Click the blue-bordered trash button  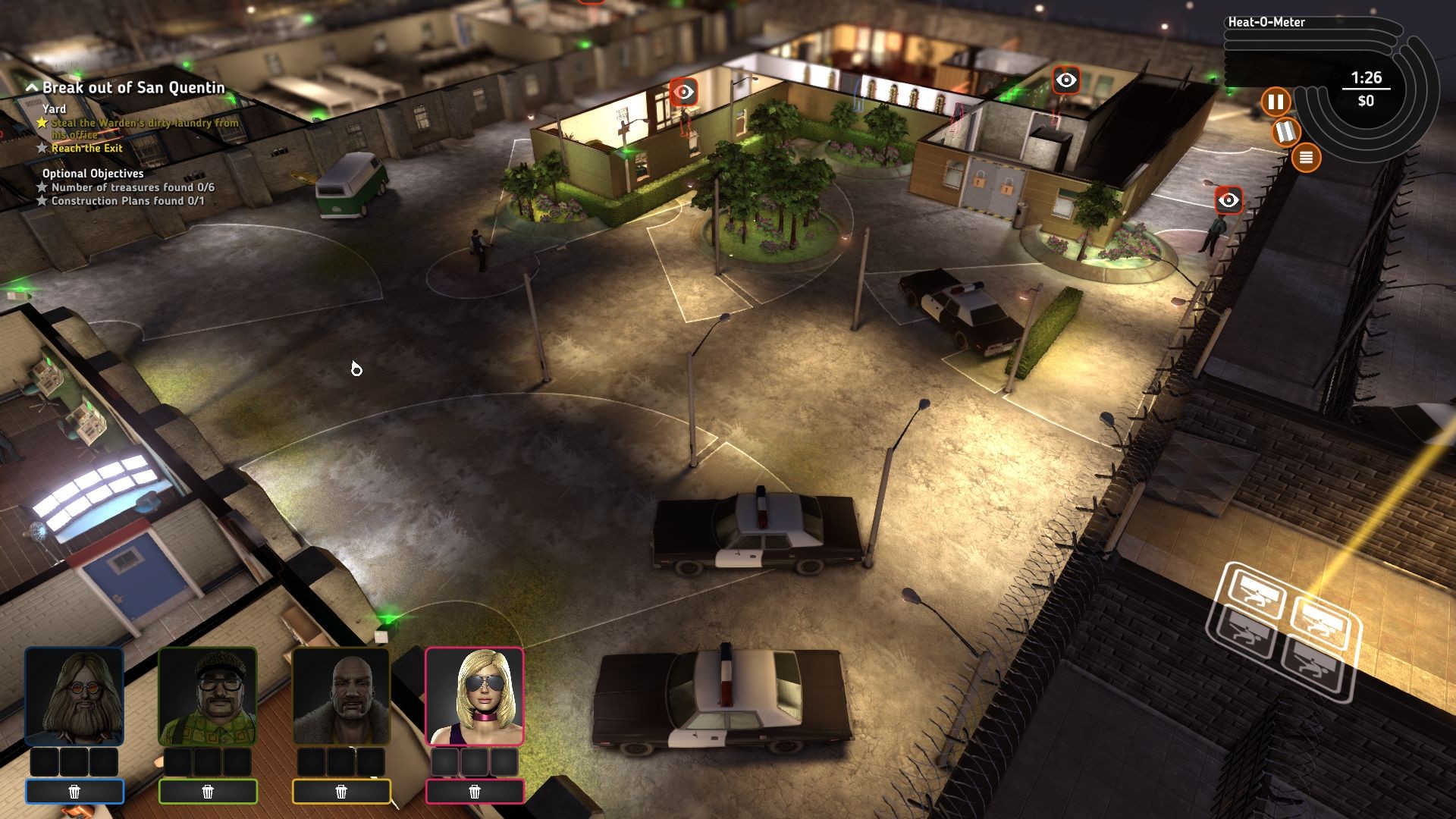click(74, 792)
